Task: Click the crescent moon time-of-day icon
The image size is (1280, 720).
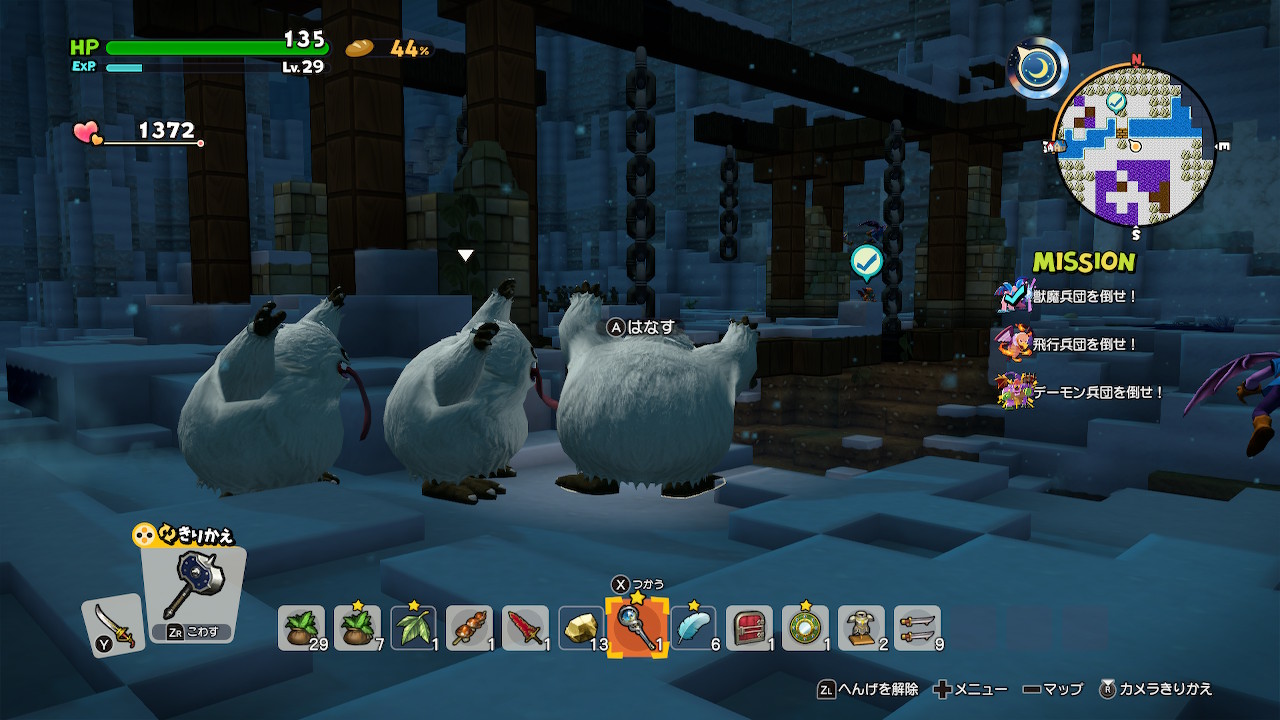Action: pos(1037,68)
